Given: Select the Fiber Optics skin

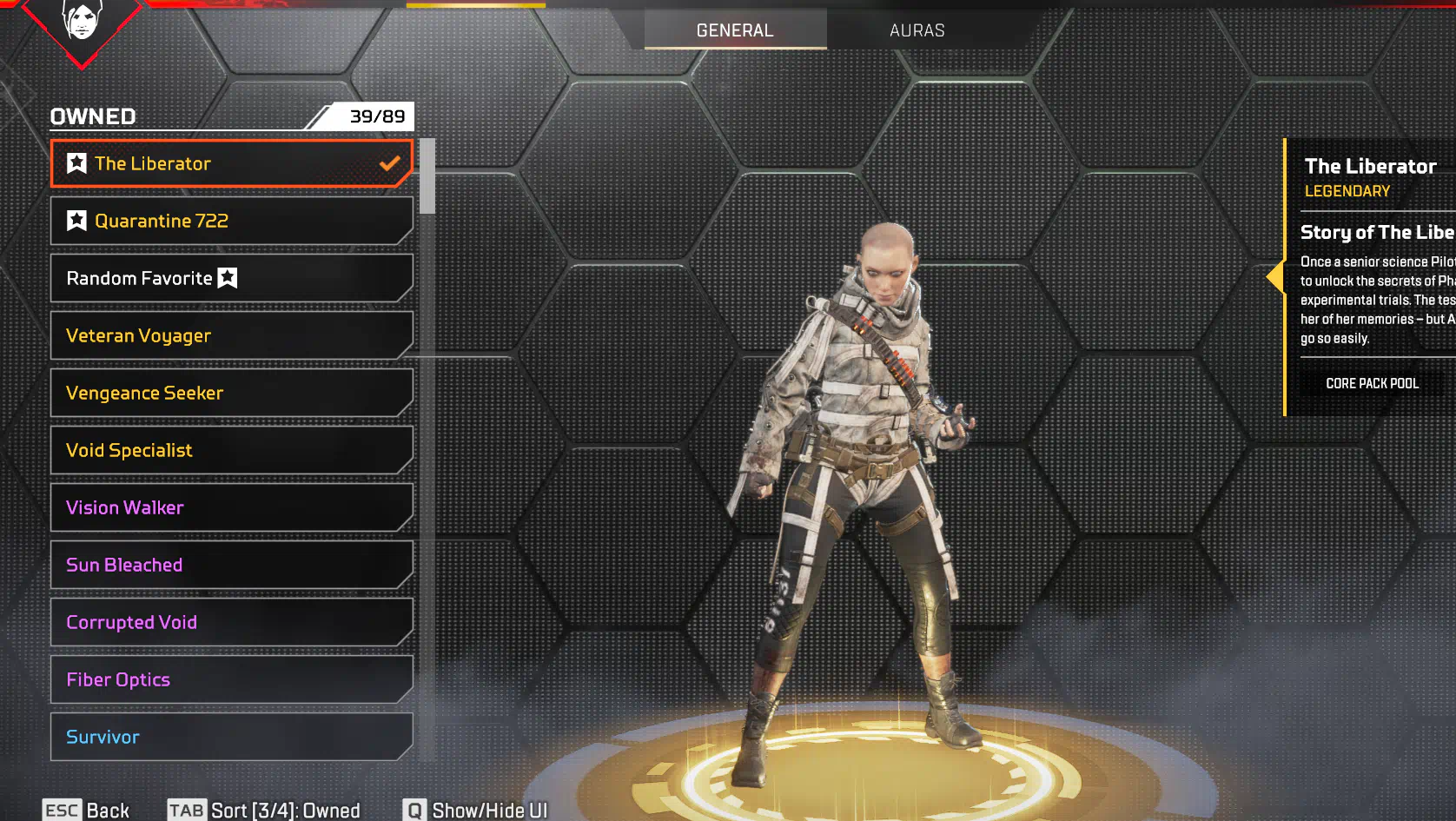Looking at the screenshot, I should (231, 679).
